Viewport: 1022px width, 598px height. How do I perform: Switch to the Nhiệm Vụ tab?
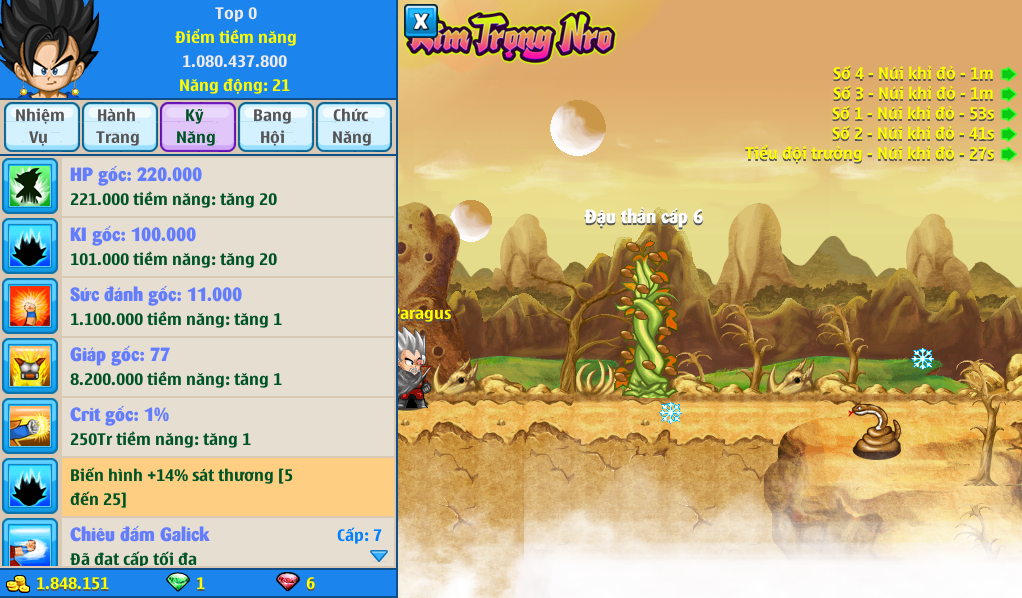tap(40, 126)
